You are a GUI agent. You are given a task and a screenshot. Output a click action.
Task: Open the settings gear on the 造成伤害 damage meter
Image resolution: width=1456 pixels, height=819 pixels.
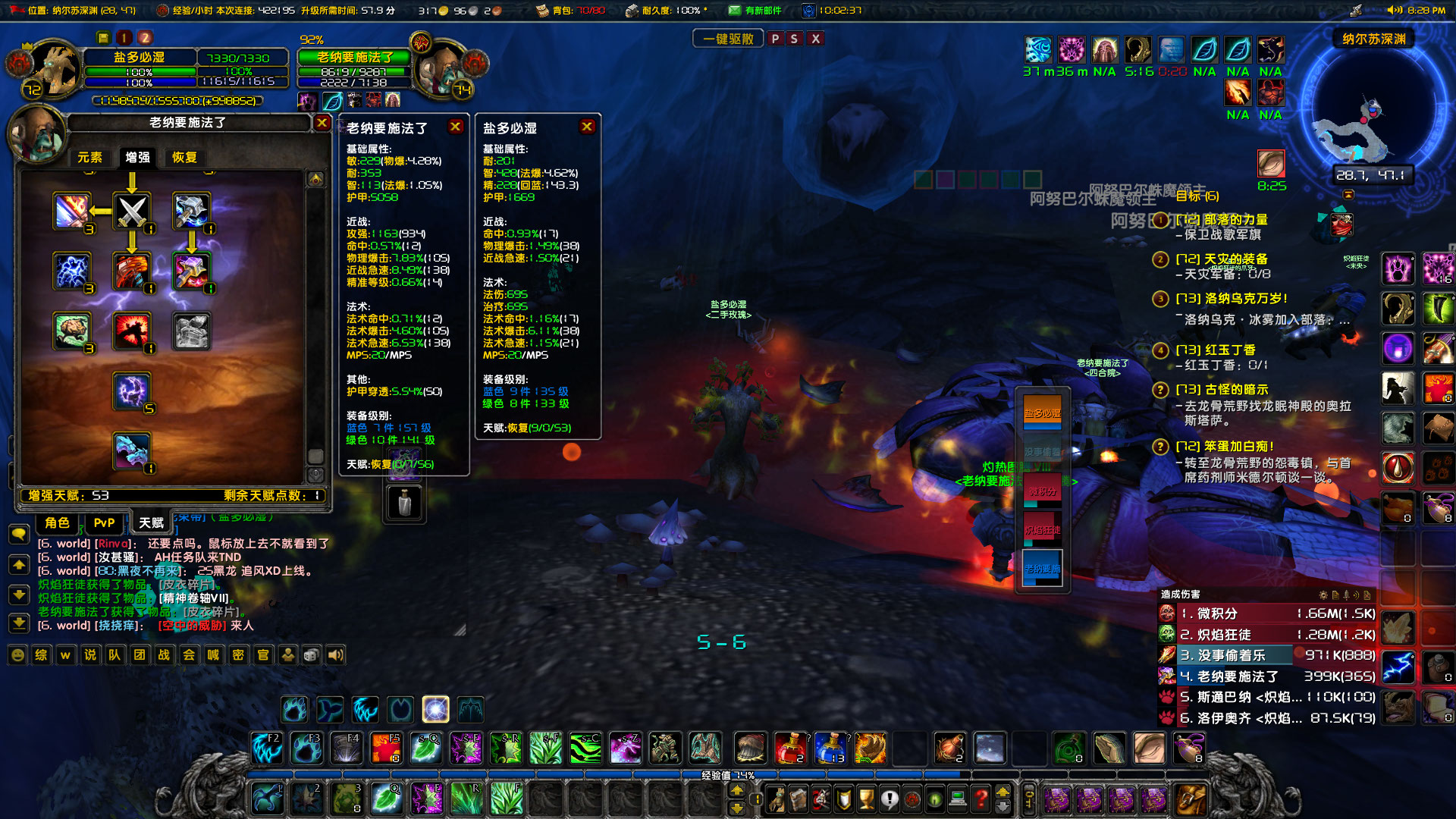pos(1323,596)
